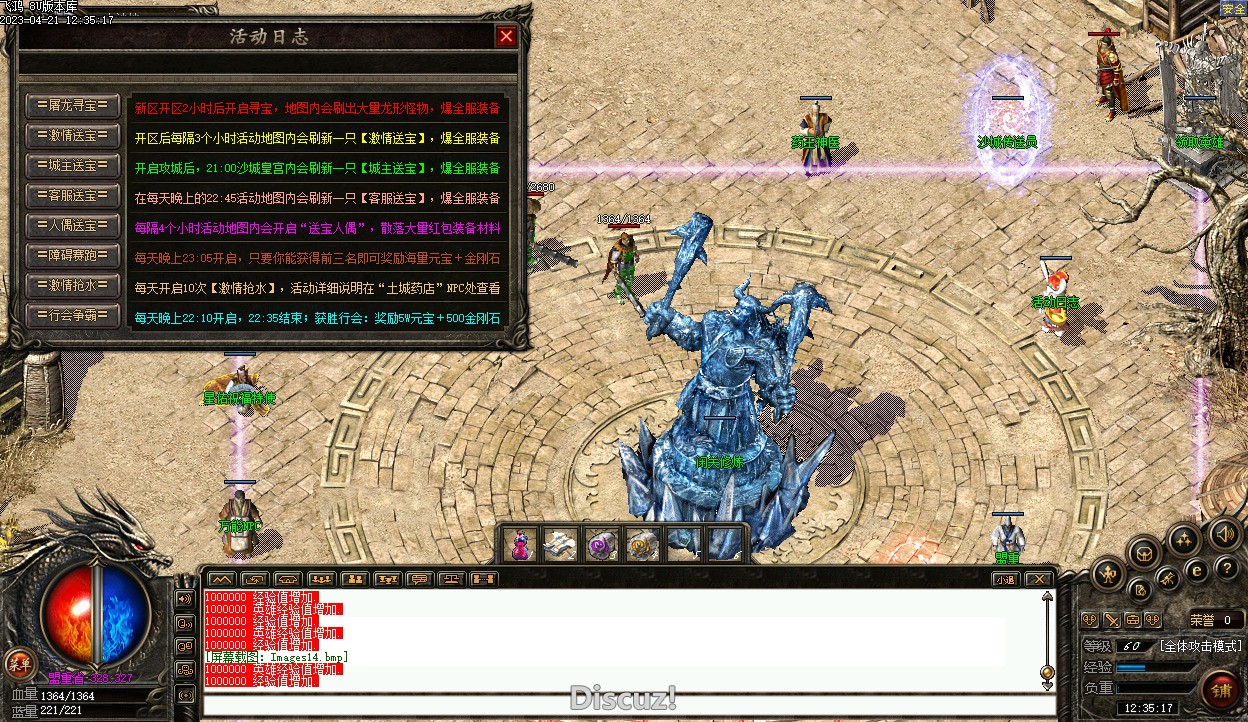1248x722 pixels.
Task: Open the round "e" icon button
Action: [1196, 570]
